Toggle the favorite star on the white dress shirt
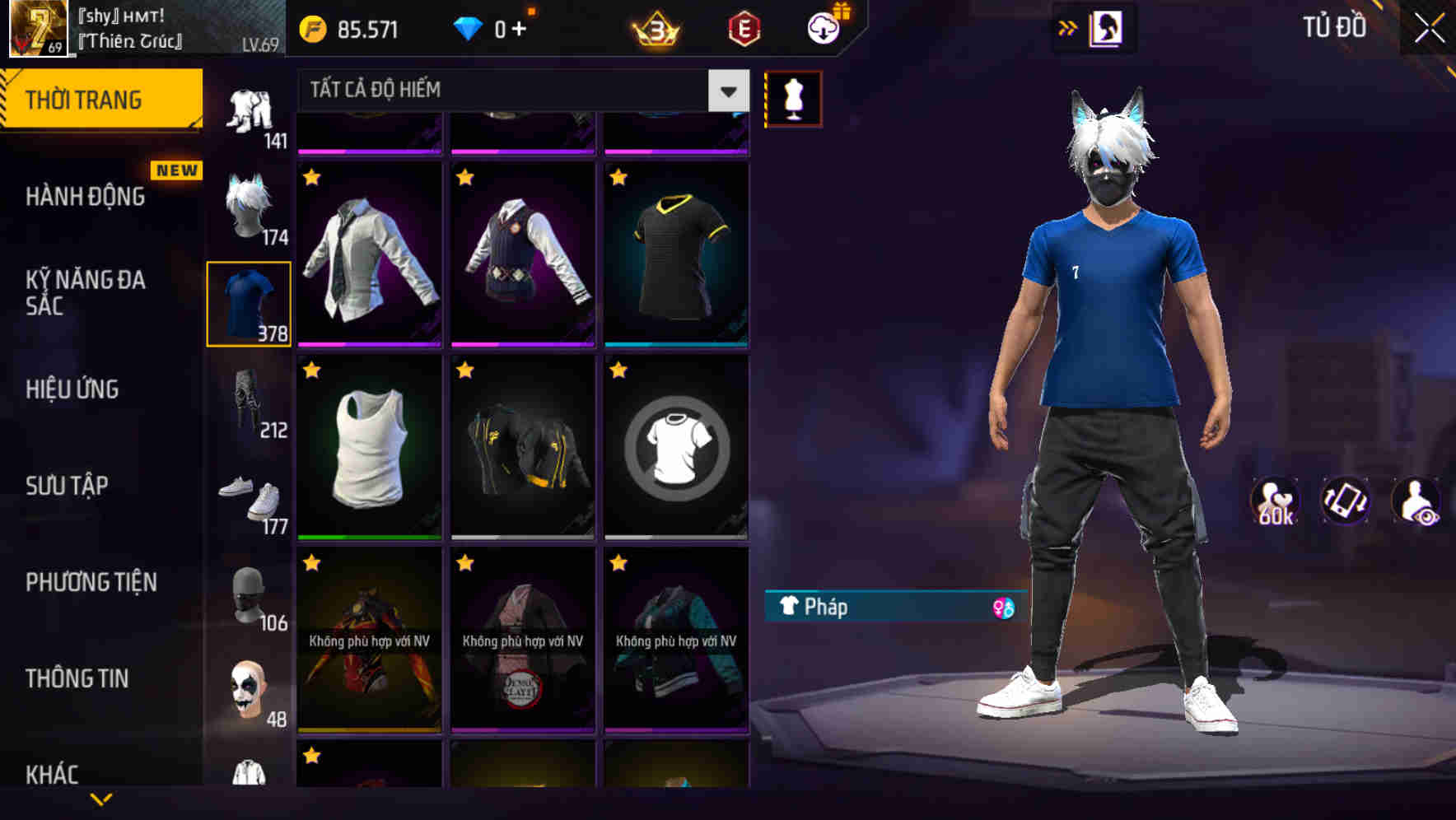 [x=311, y=175]
